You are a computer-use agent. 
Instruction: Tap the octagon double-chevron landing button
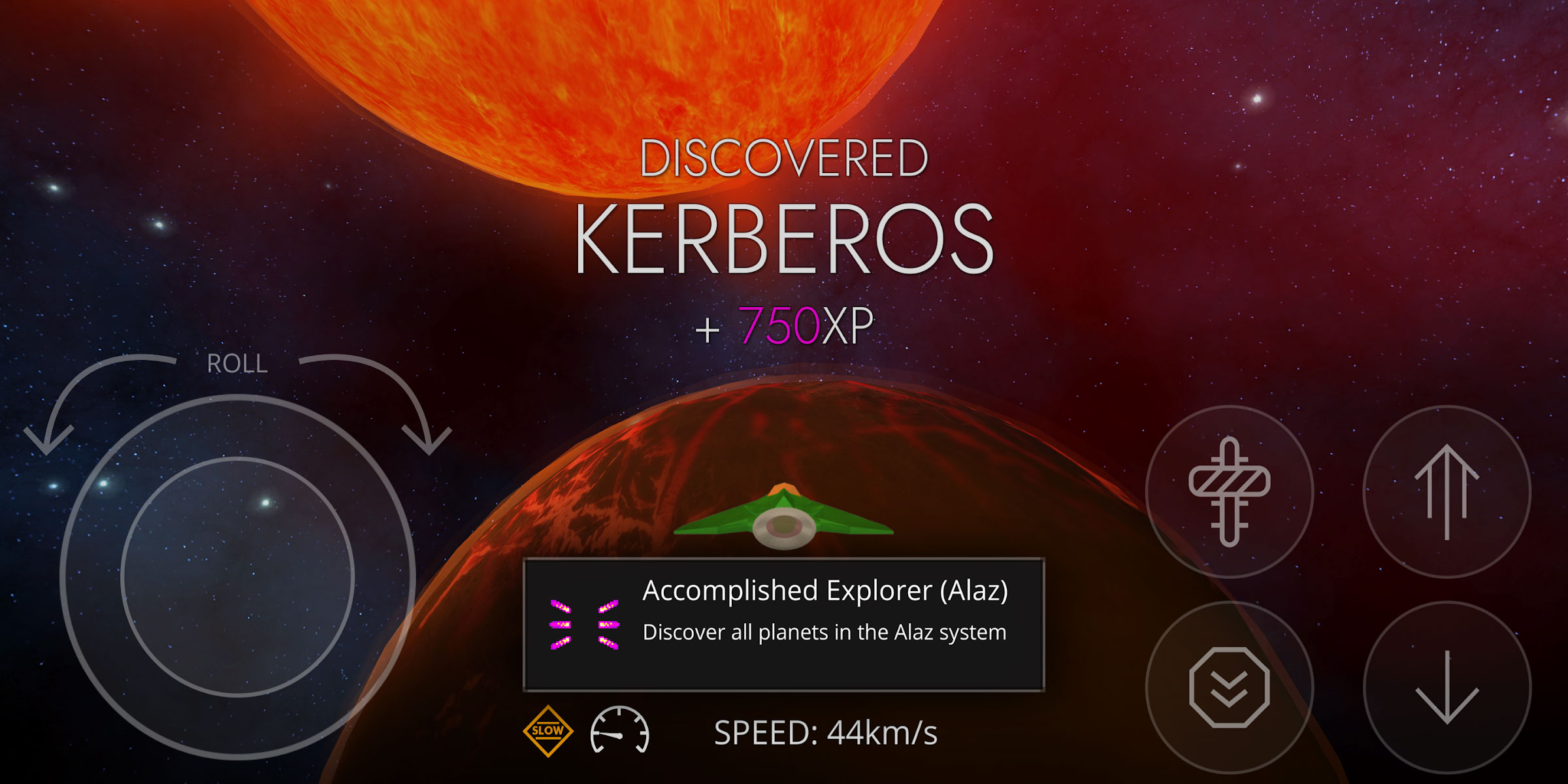coord(1229,687)
